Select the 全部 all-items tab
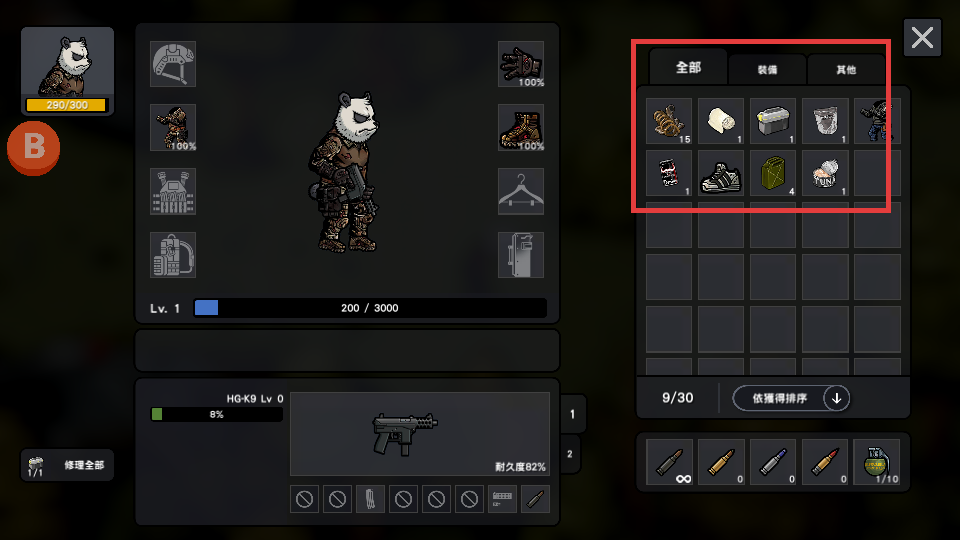Viewport: 960px width, 540px height. pos(689,68)
